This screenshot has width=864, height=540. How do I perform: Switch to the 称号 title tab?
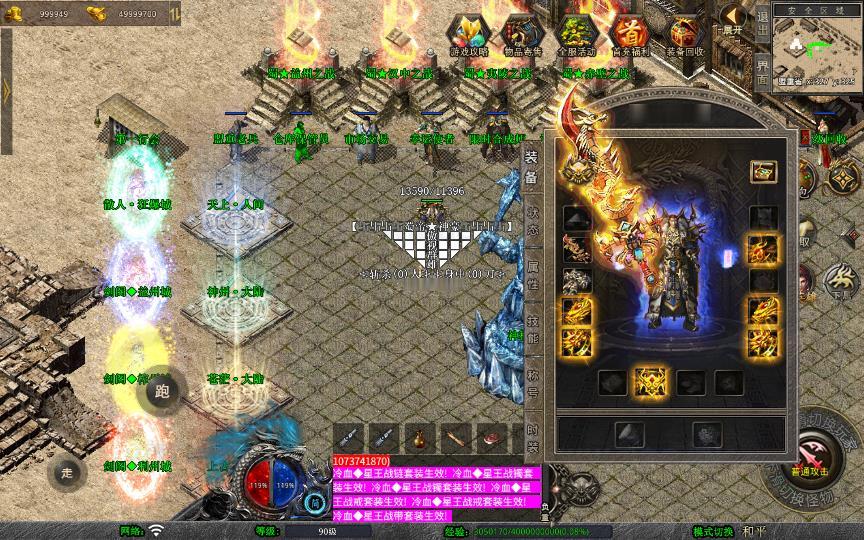tap(533, 387)
